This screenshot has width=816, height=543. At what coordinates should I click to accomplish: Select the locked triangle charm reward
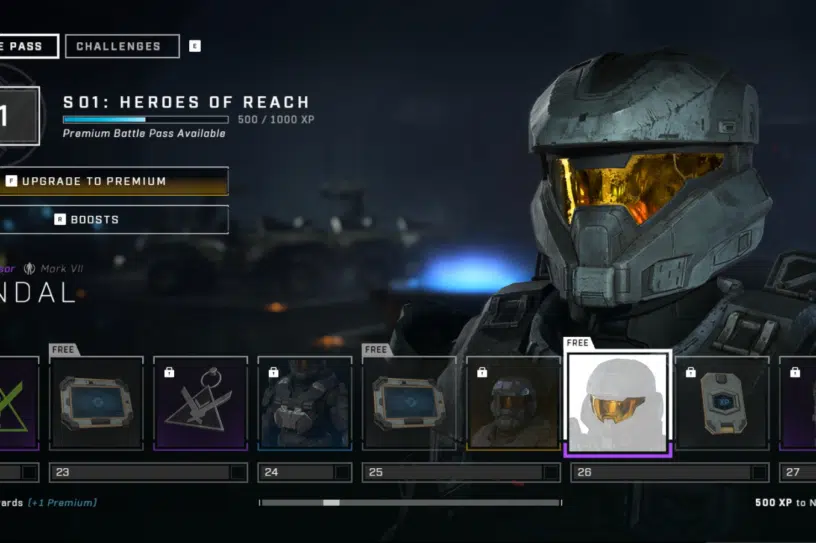click(200, 403)
